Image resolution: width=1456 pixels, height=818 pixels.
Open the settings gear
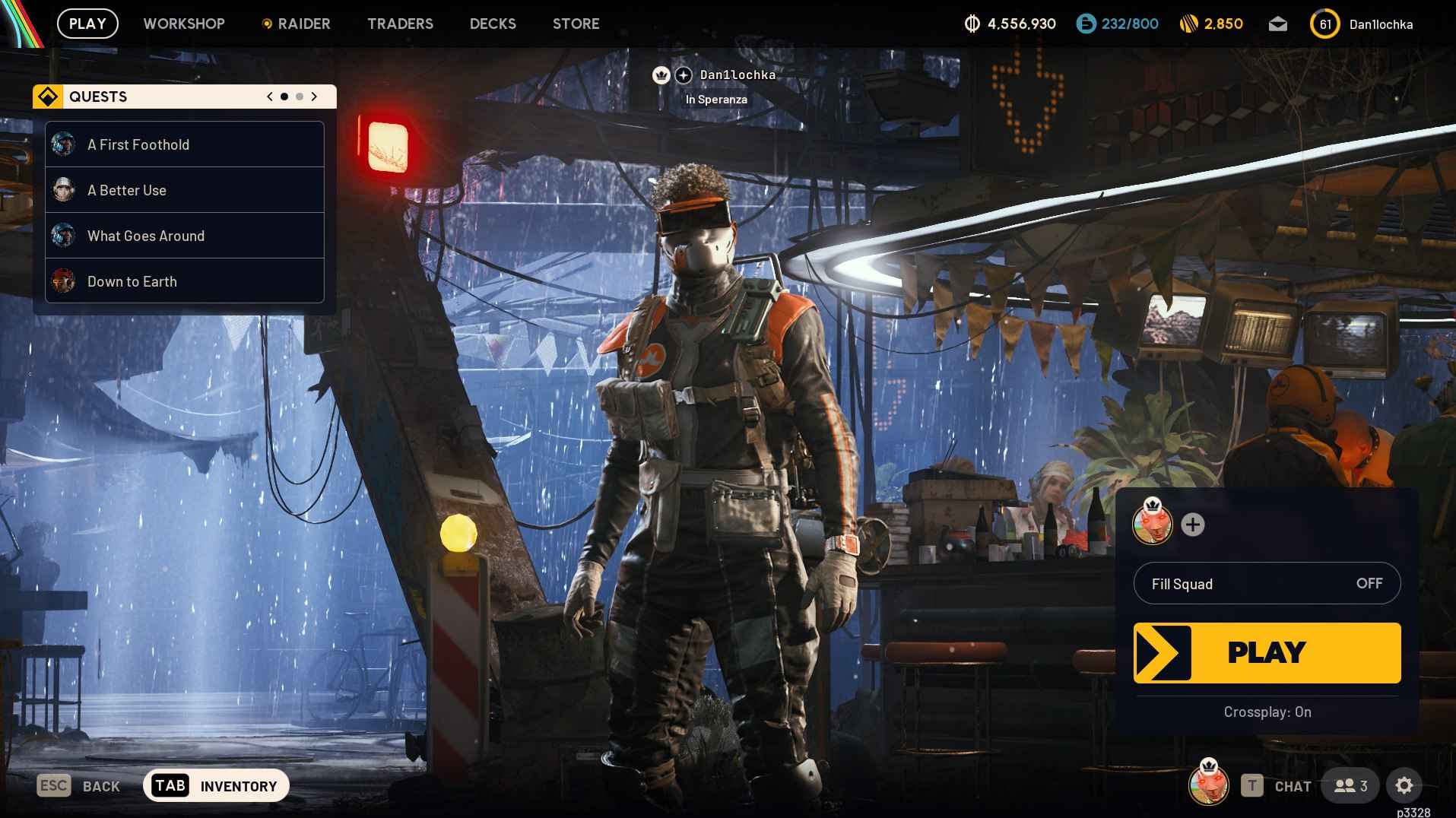(x=1404, y=785)
